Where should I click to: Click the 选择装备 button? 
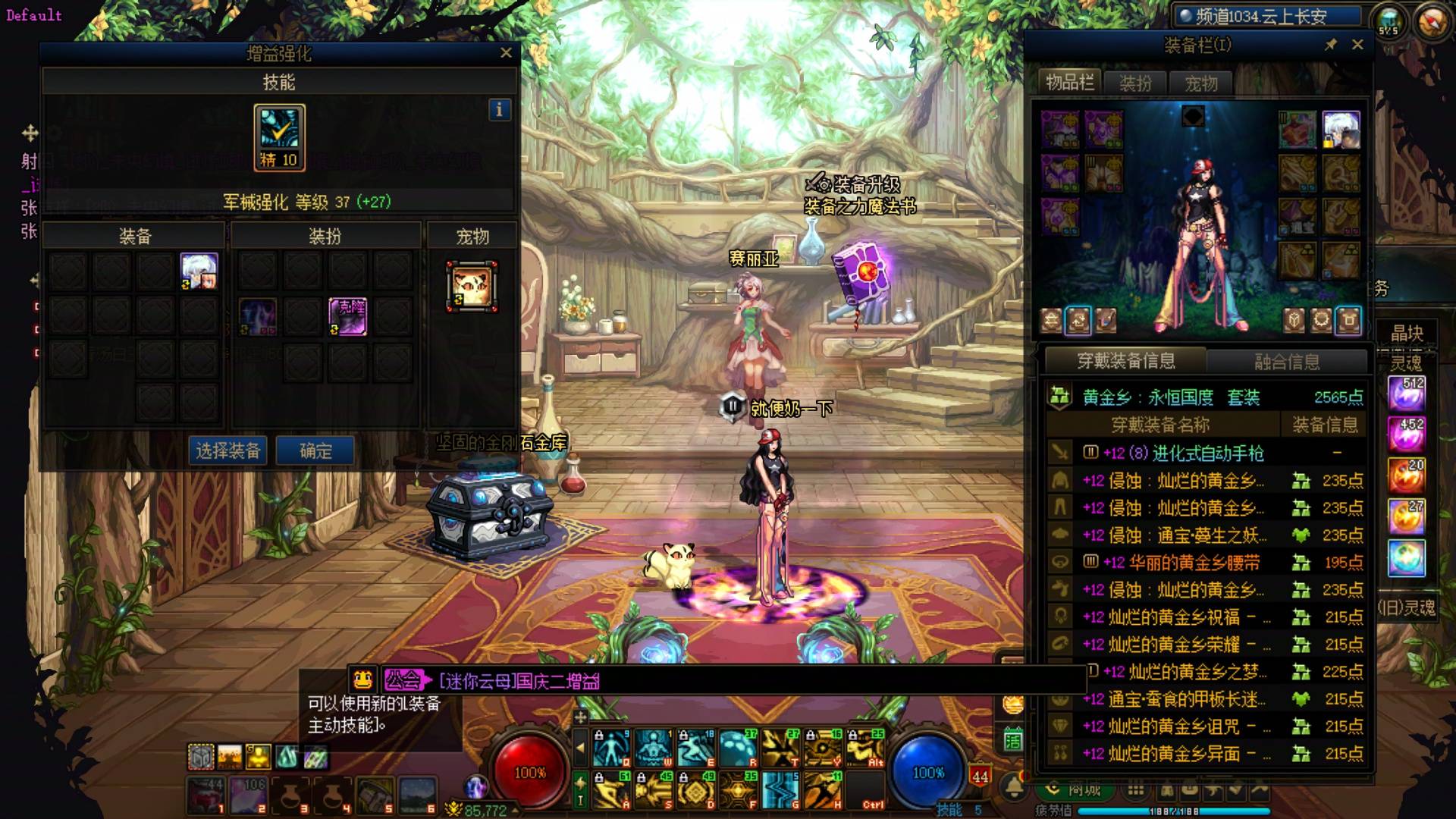tap(228, 451)
